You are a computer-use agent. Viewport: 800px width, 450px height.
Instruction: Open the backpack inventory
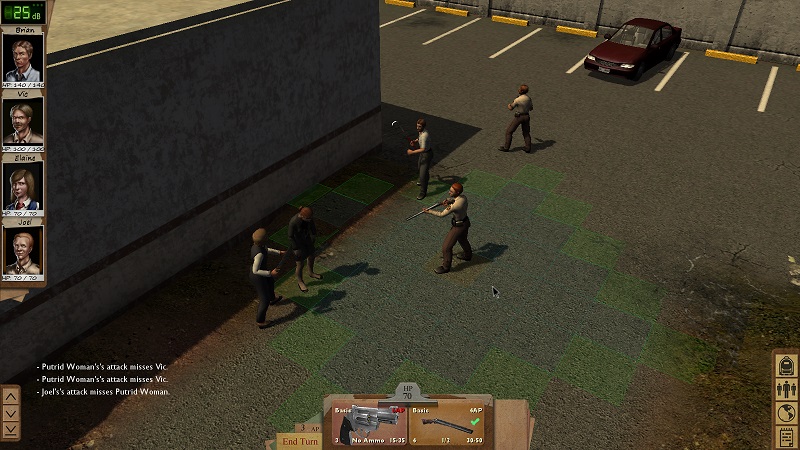[786, 364]
